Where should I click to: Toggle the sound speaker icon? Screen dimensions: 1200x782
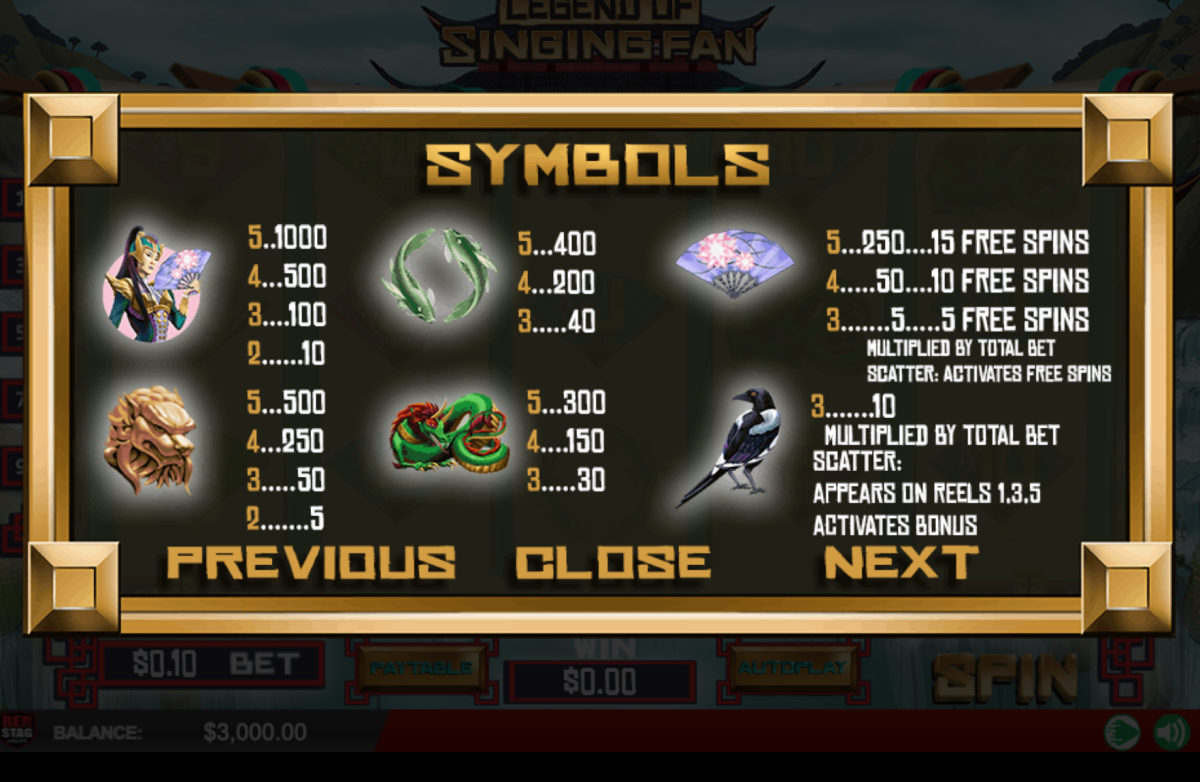(1170, 733)
